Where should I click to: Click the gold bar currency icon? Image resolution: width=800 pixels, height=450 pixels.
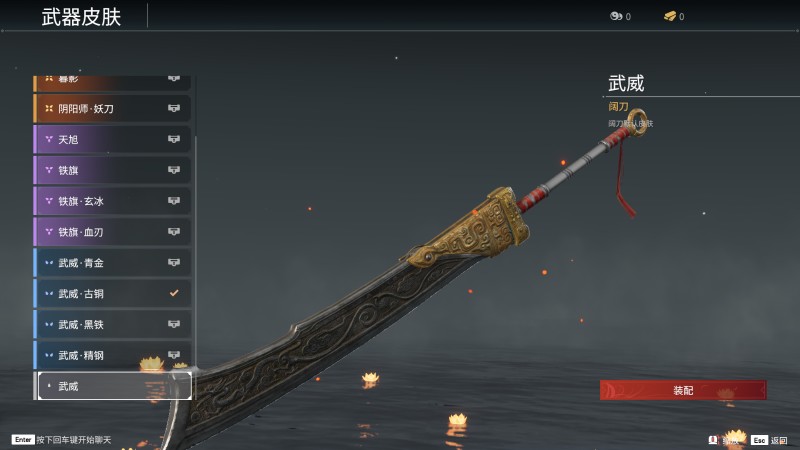click(x=670, y=16)
